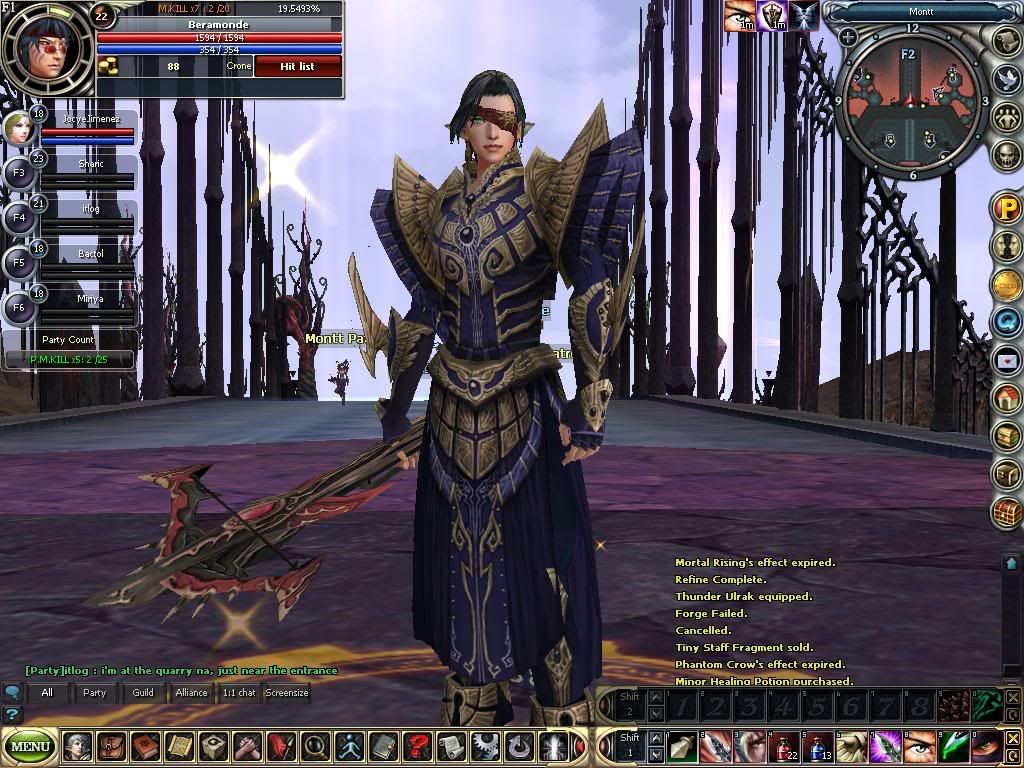Select the 1:1 chat tab
Screen dimensions: 1024x768
239,692
